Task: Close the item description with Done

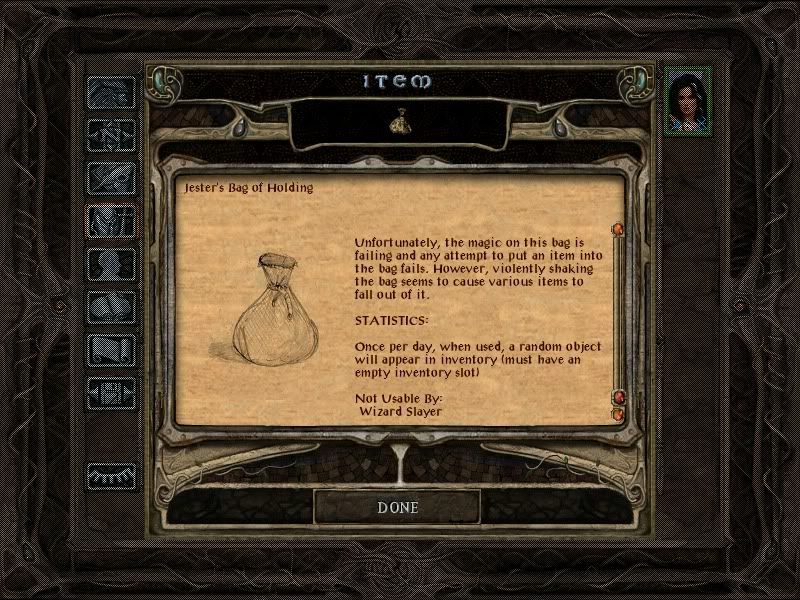Action: click(x=398, y=507)
